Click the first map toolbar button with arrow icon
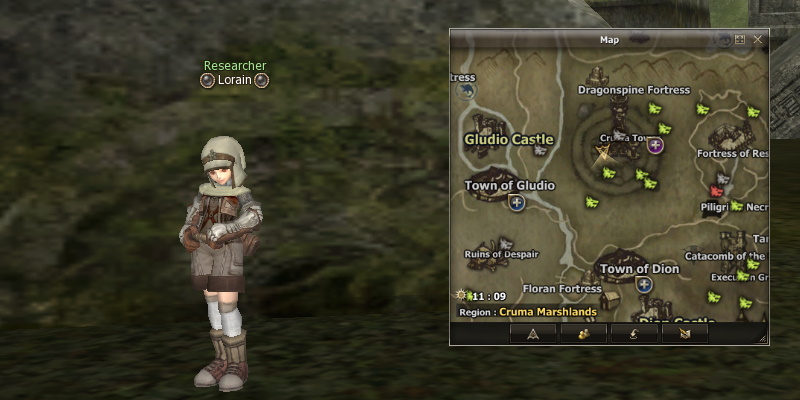The image size is (800, 400). (x=533, y=334)
